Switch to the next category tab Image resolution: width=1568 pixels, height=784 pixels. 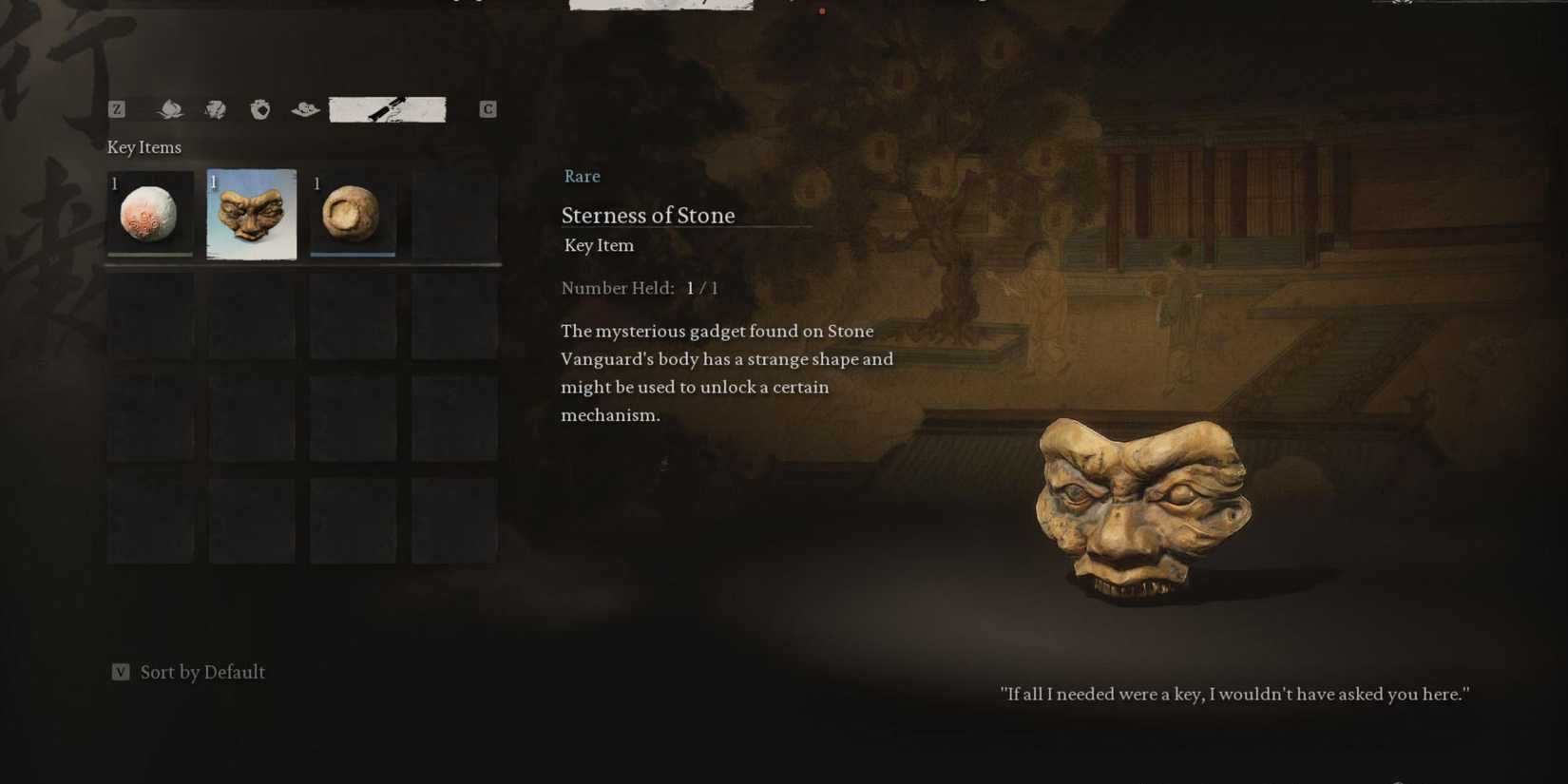coord(488,108)
